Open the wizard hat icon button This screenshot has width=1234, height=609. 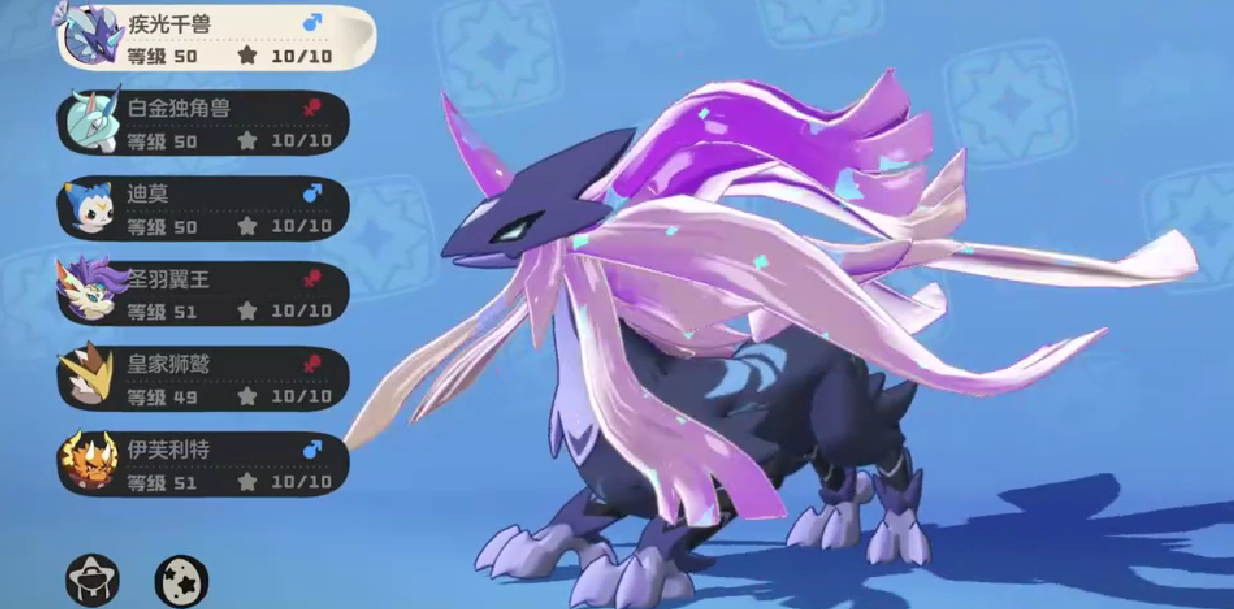pyautogui.click(x=93, y=578)
